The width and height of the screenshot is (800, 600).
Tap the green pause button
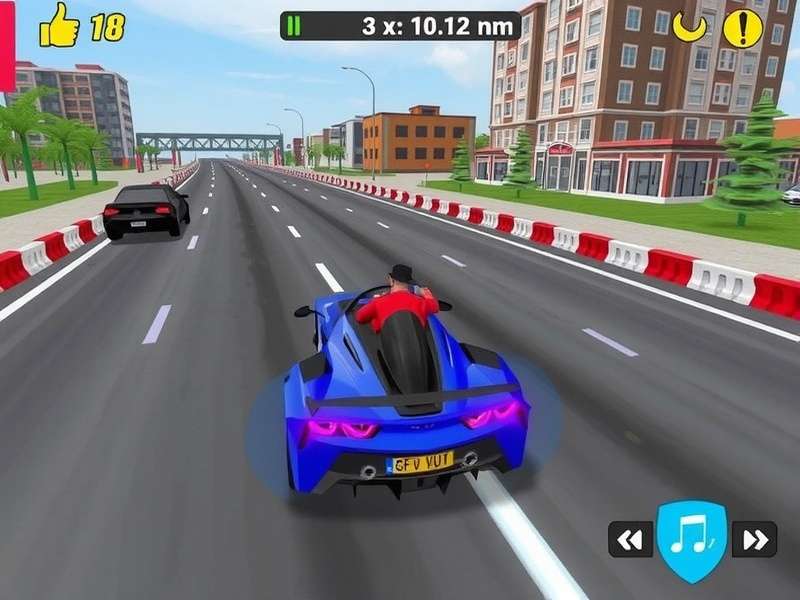(x=293, y=26)
